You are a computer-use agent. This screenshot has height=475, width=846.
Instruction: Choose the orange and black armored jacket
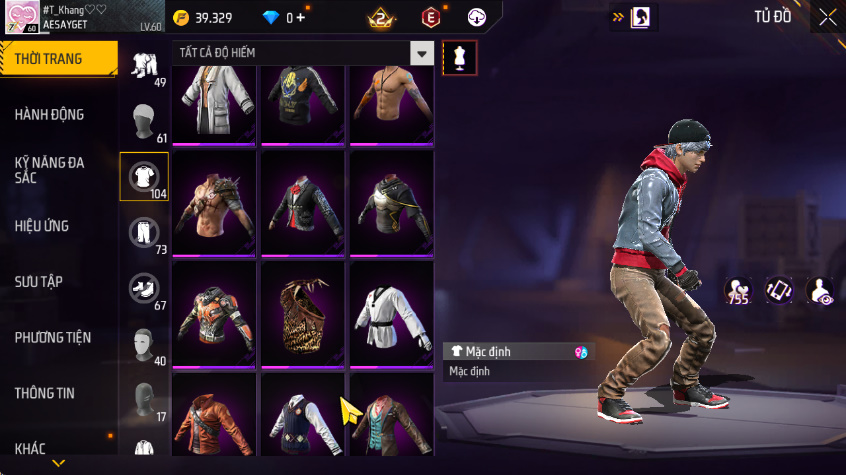point(215,313)
